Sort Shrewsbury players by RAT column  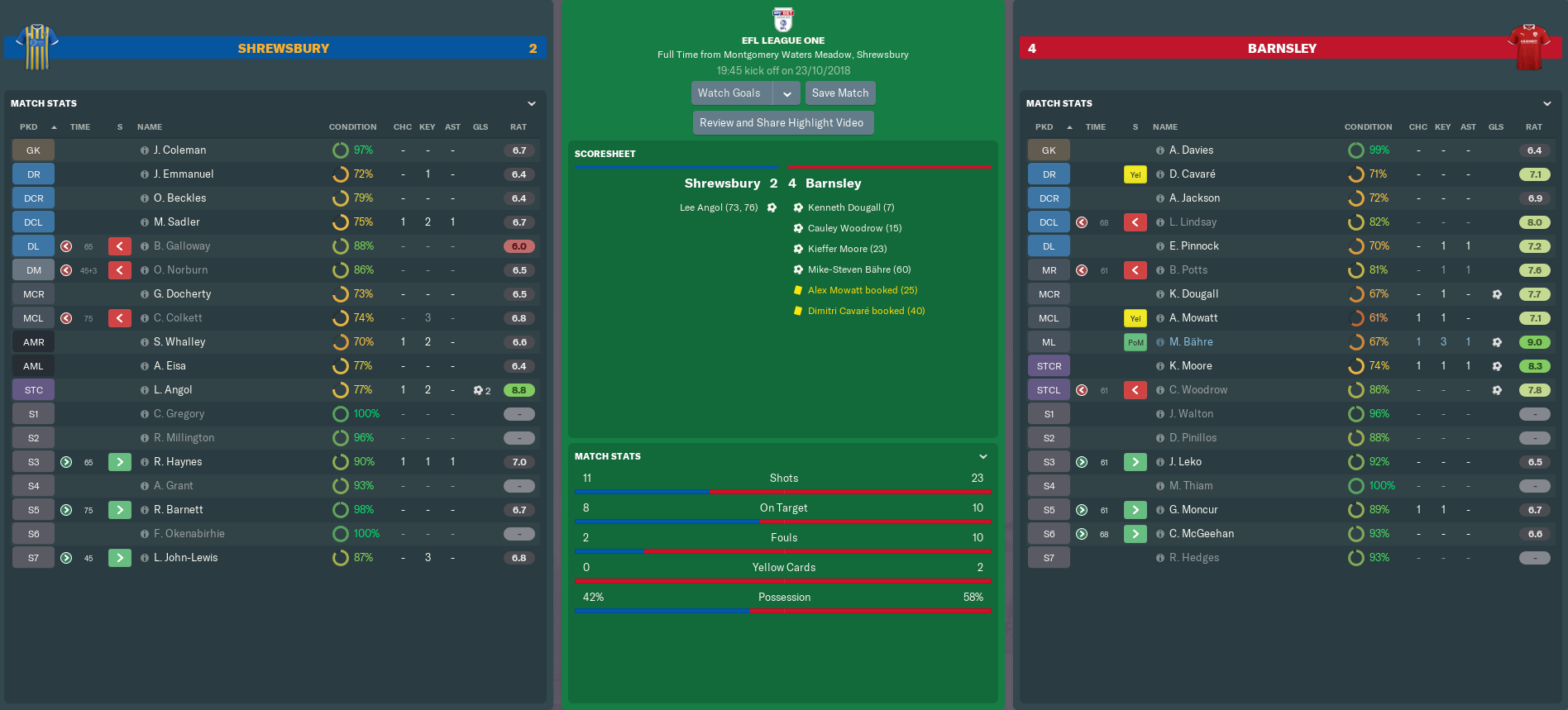click(x=519, y=127)
